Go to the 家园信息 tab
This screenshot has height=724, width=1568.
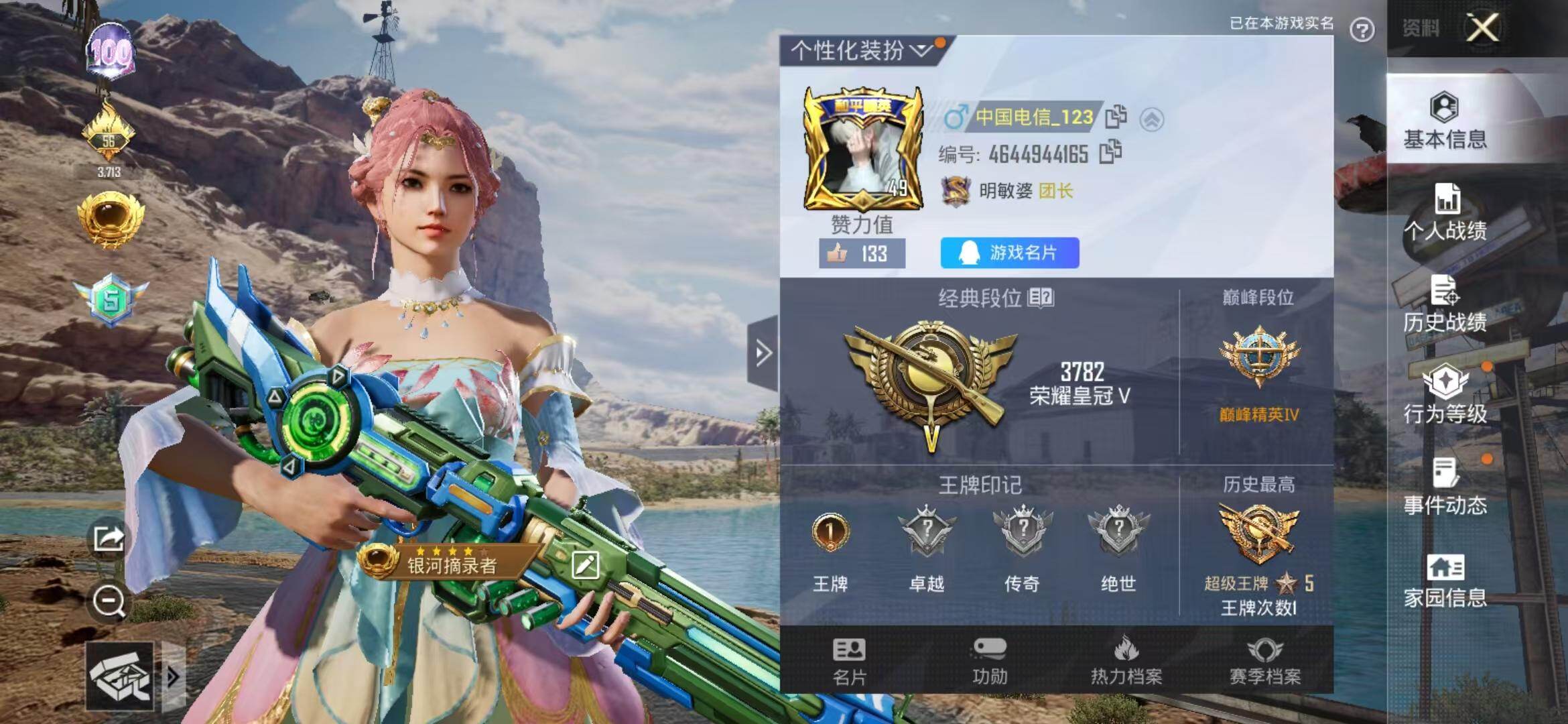(1445, 581)
